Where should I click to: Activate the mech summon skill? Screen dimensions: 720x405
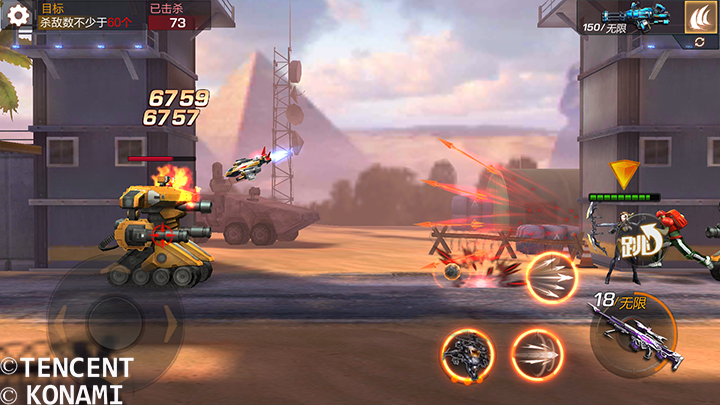pyautogui.click(x=468, y=355)
